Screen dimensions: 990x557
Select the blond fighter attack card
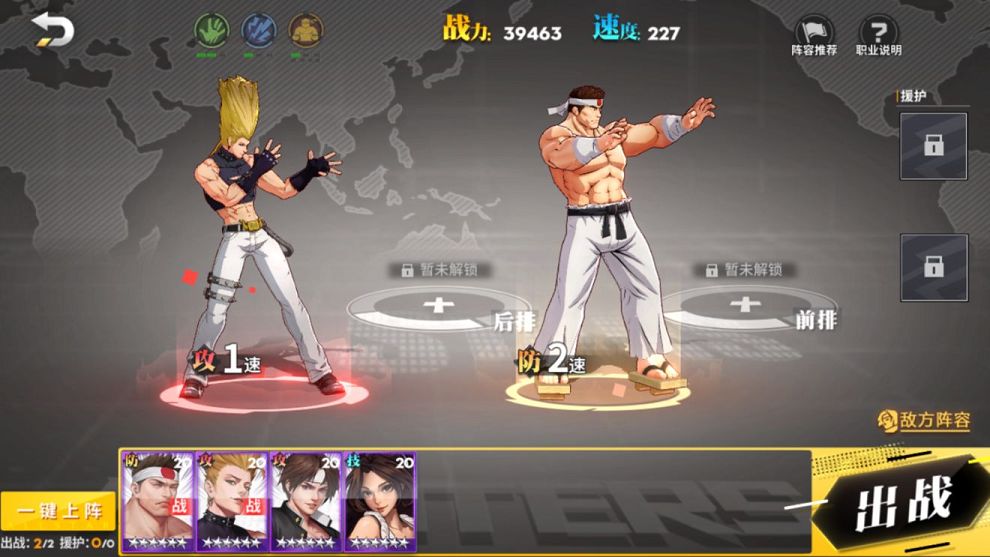(232, 500)
